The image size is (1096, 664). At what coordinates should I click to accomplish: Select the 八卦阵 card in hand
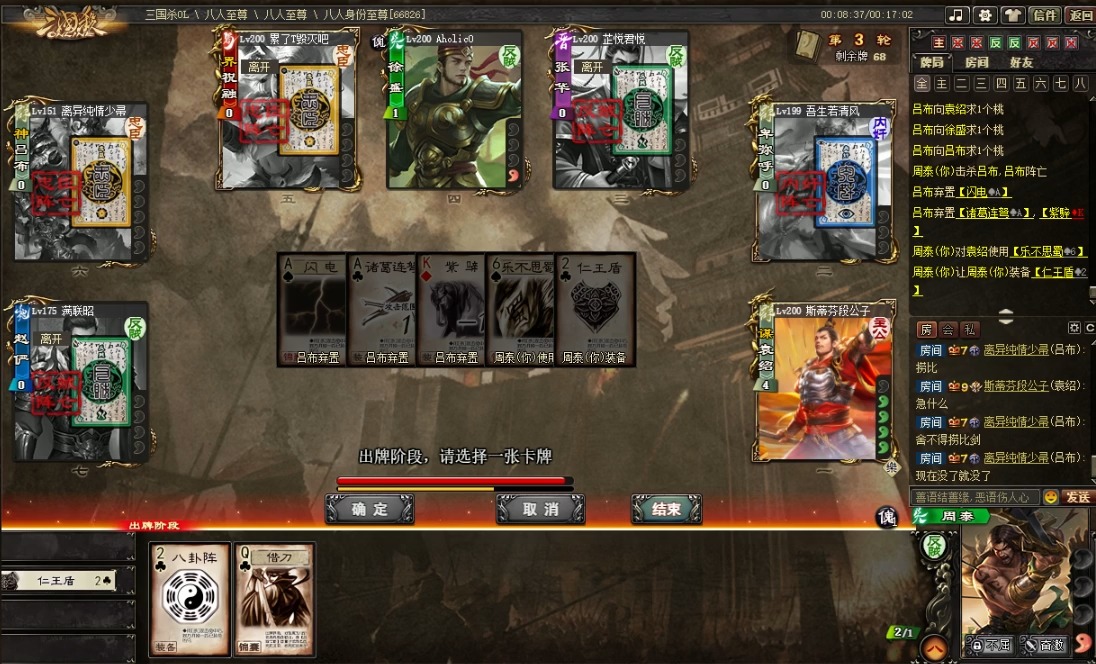coord(190,598)
